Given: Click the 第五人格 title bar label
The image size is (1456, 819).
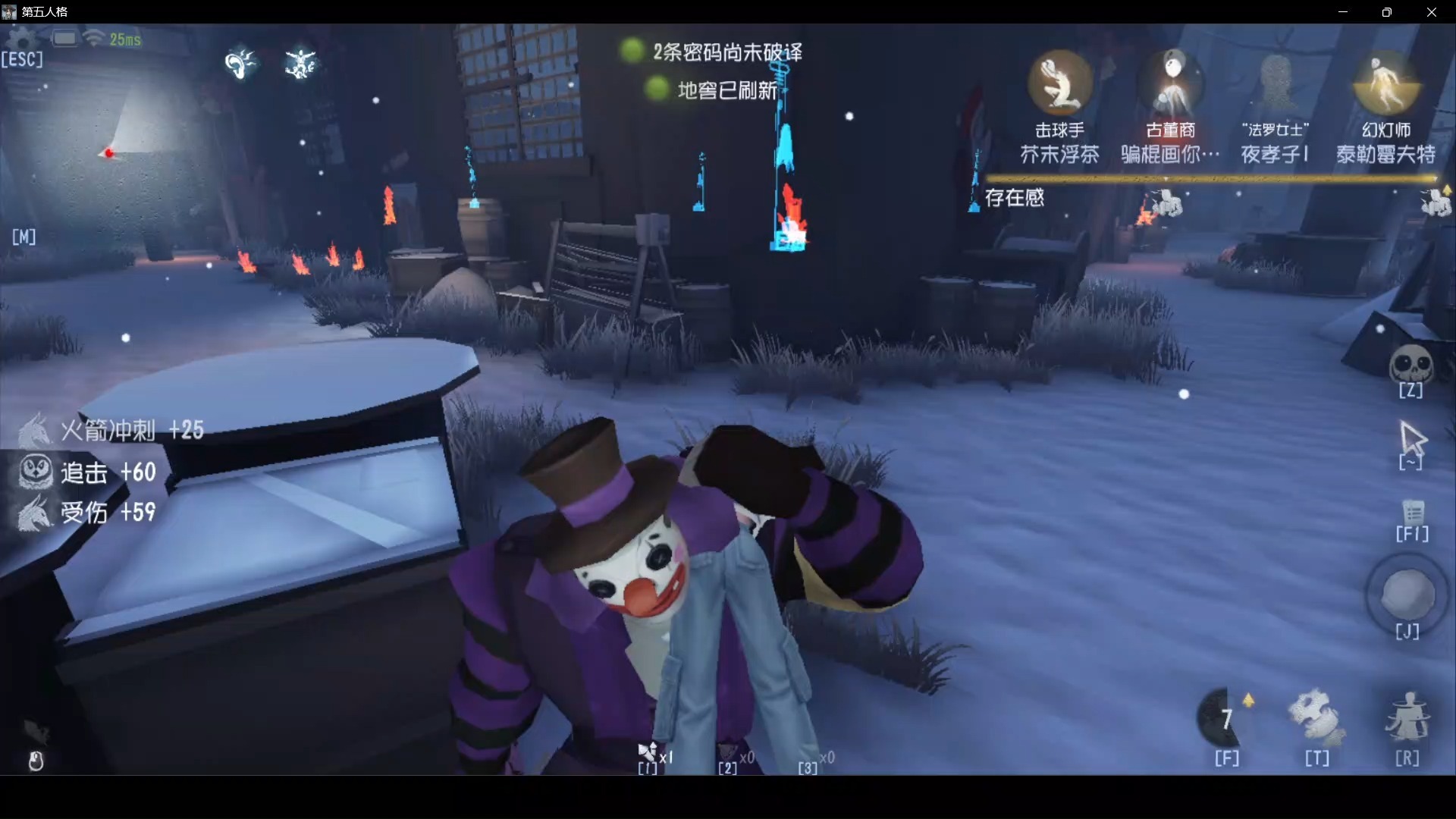Looking at the screenshot, I should [x=45, y=12].
